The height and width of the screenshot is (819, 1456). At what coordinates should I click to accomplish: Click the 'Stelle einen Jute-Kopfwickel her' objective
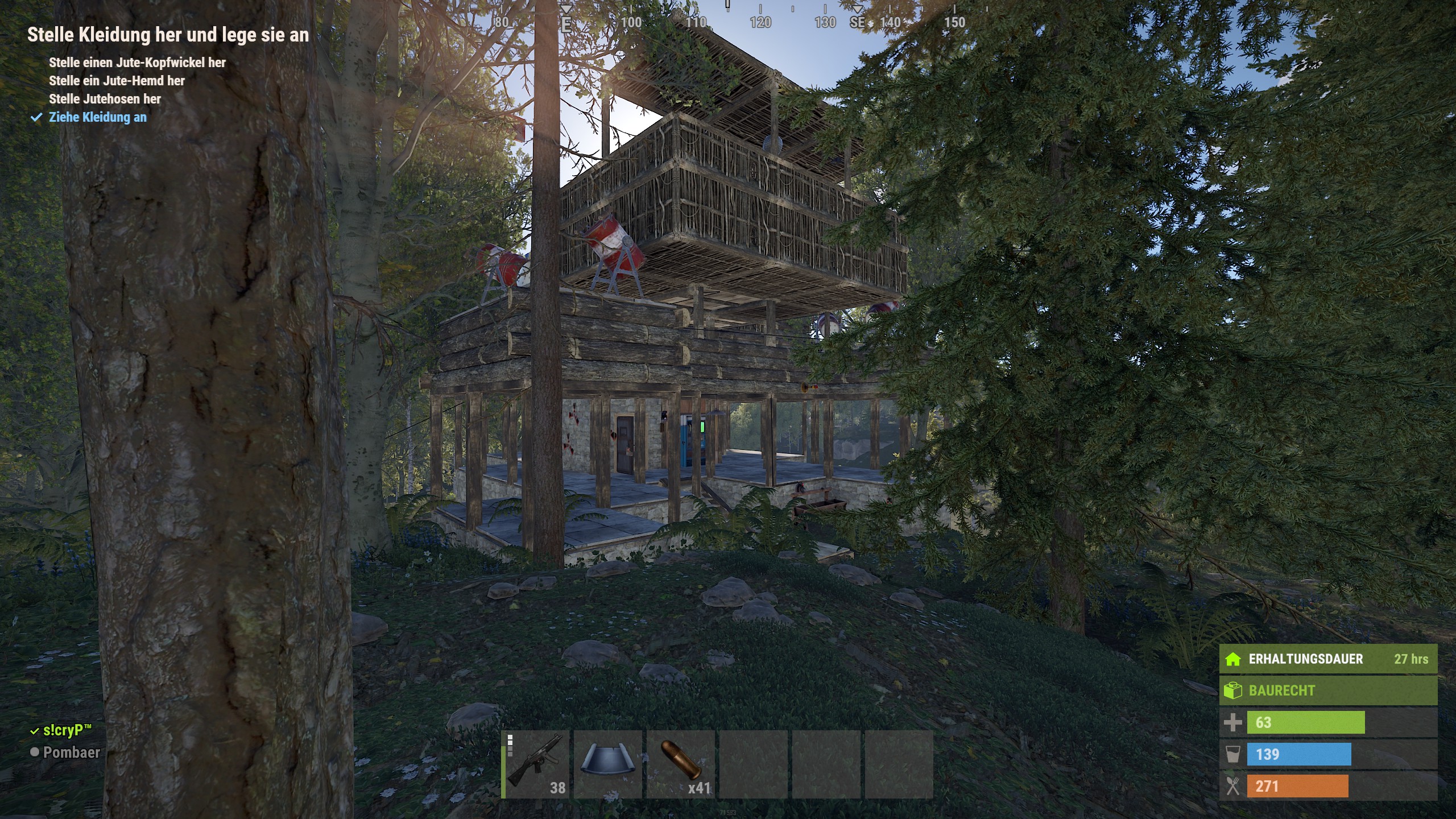[137, 63]
